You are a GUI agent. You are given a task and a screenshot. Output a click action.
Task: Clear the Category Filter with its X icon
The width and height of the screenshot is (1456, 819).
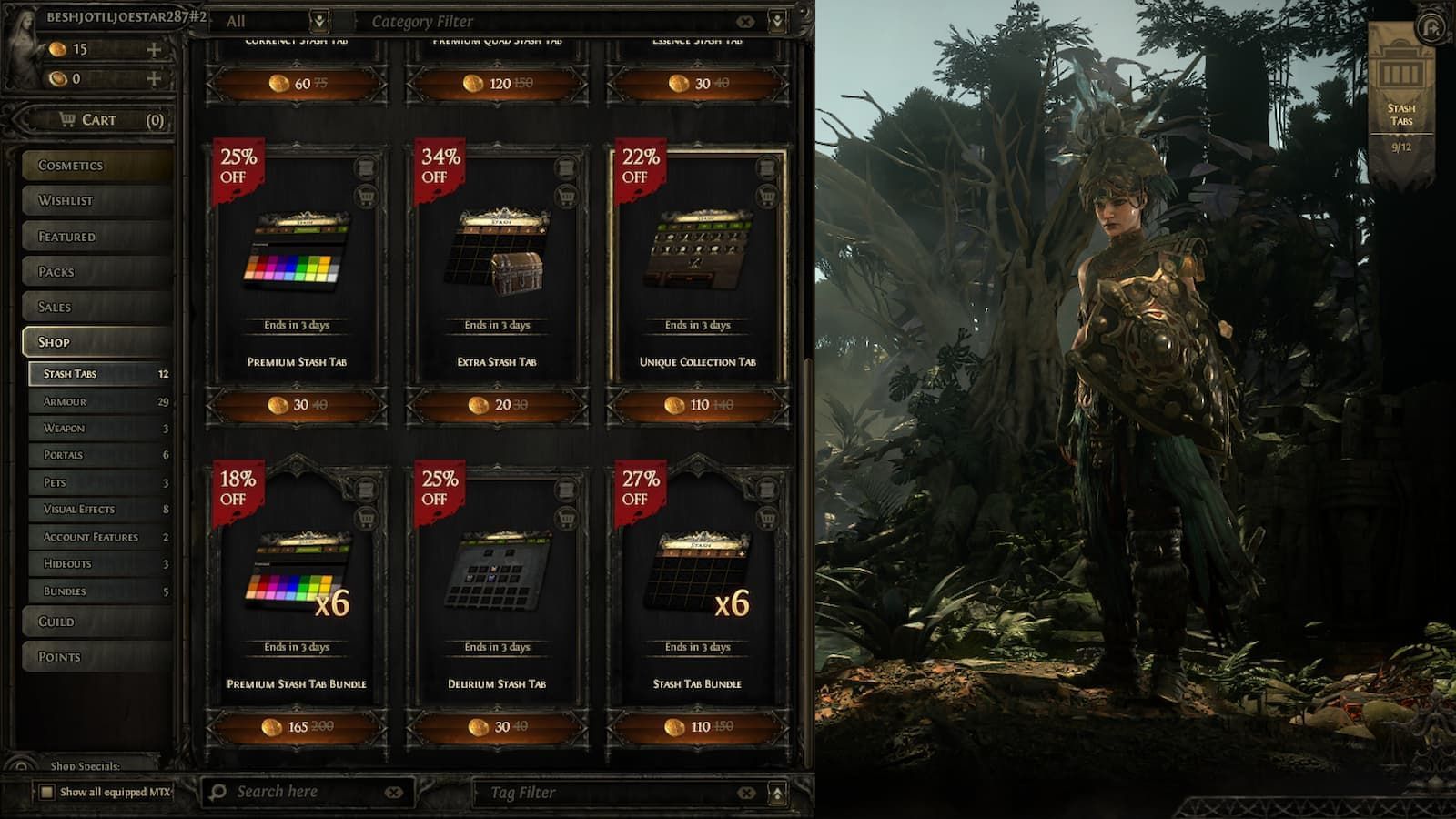pos(746,20)
